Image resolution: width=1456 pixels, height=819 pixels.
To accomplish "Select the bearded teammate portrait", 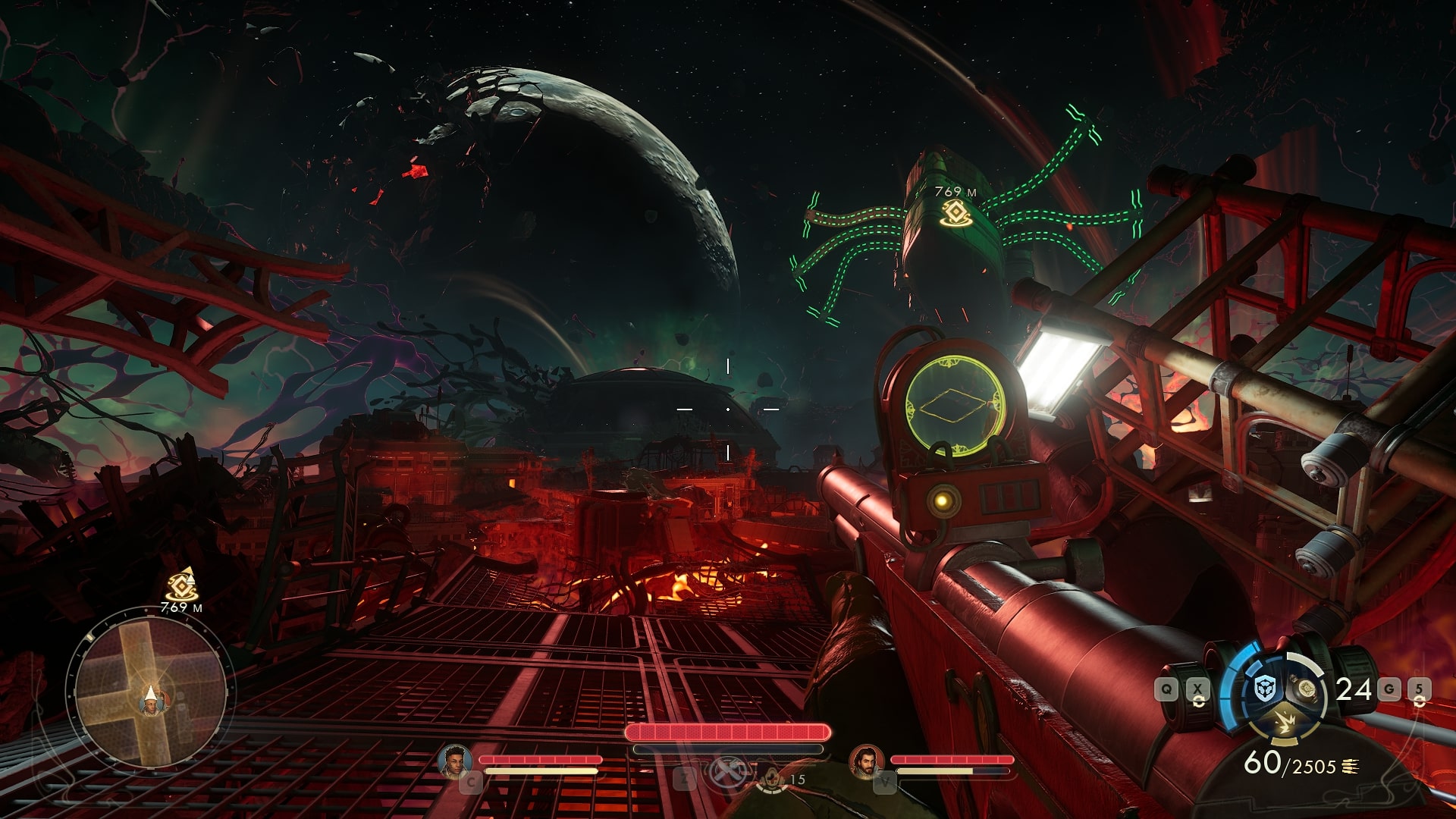I will tap(865, 761).
